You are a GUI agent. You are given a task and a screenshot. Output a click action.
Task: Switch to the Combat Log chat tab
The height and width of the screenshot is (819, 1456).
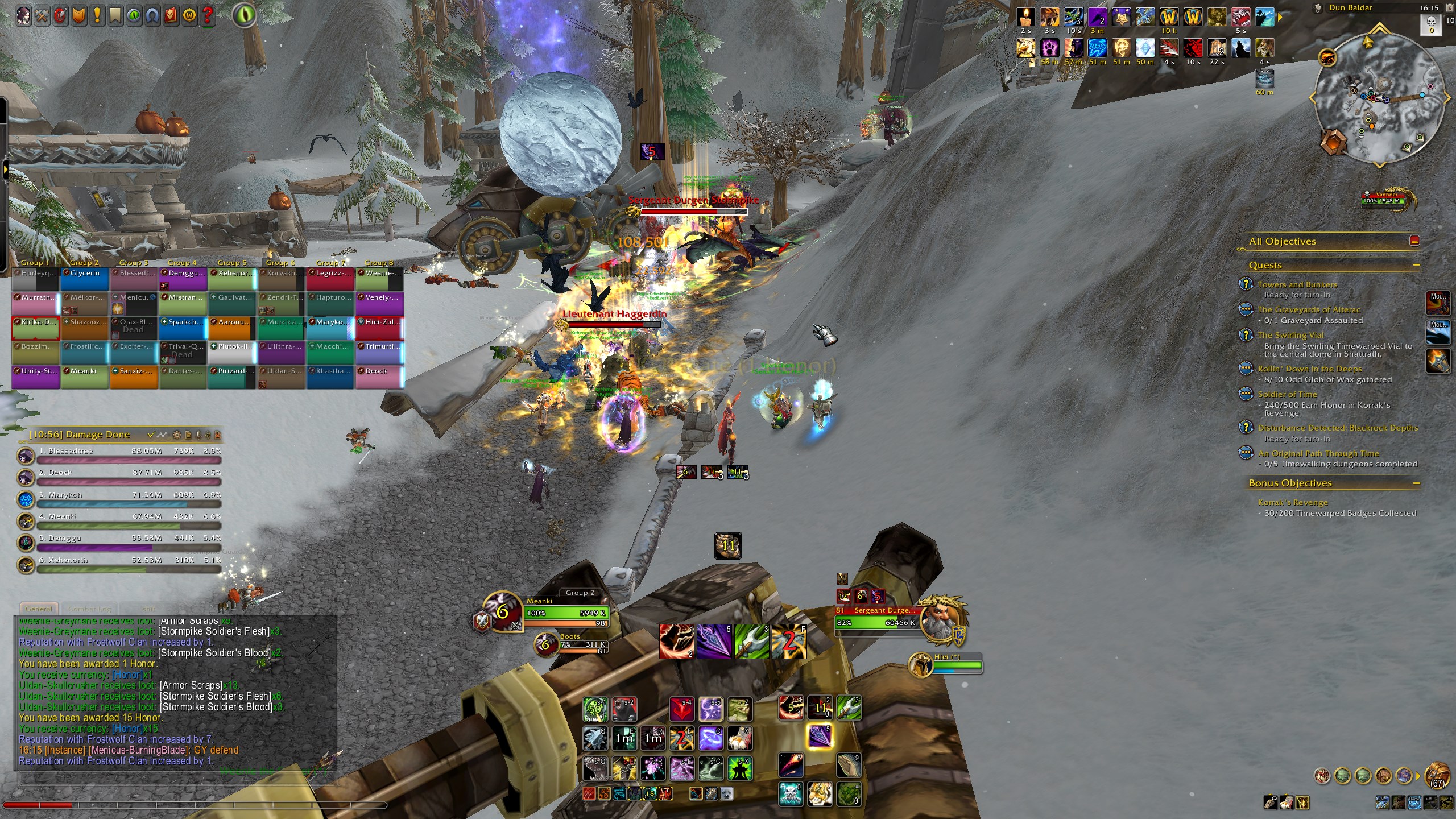90,609
